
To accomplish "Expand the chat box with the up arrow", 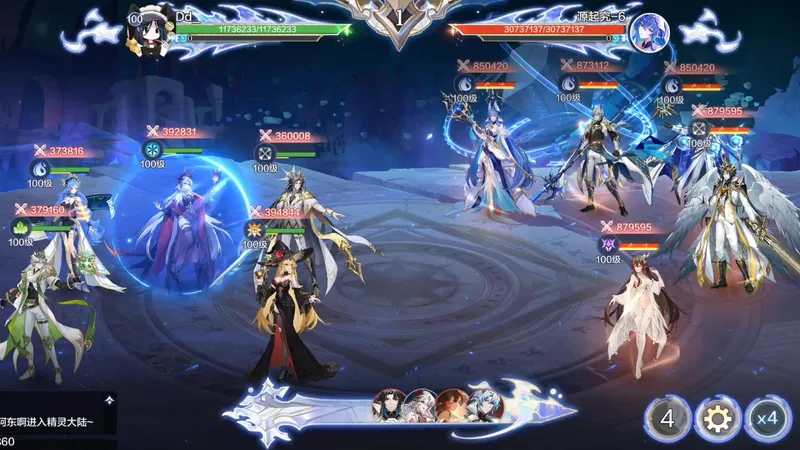I will (109, 399).
